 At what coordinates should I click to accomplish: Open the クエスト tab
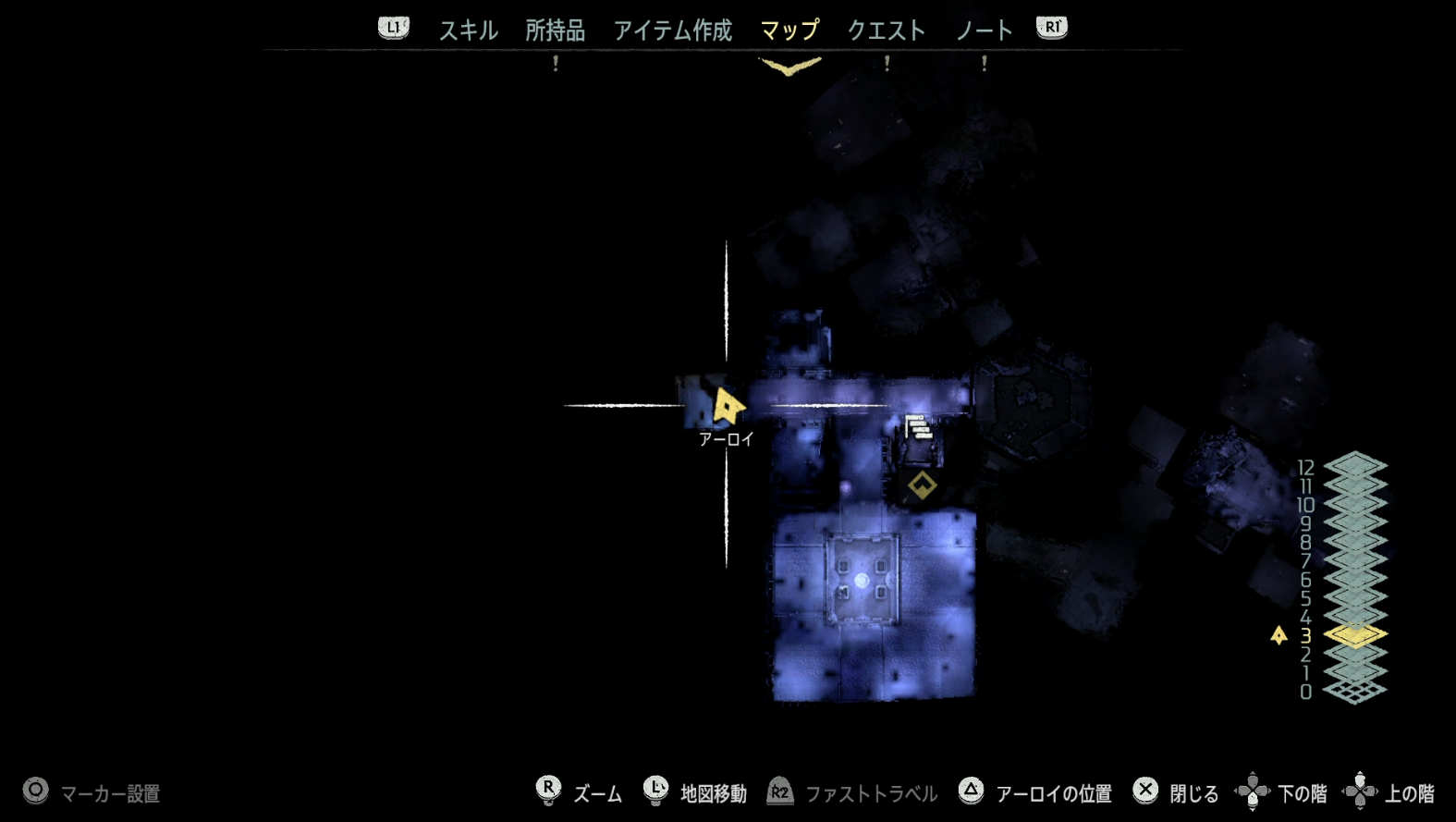(886, 29)
